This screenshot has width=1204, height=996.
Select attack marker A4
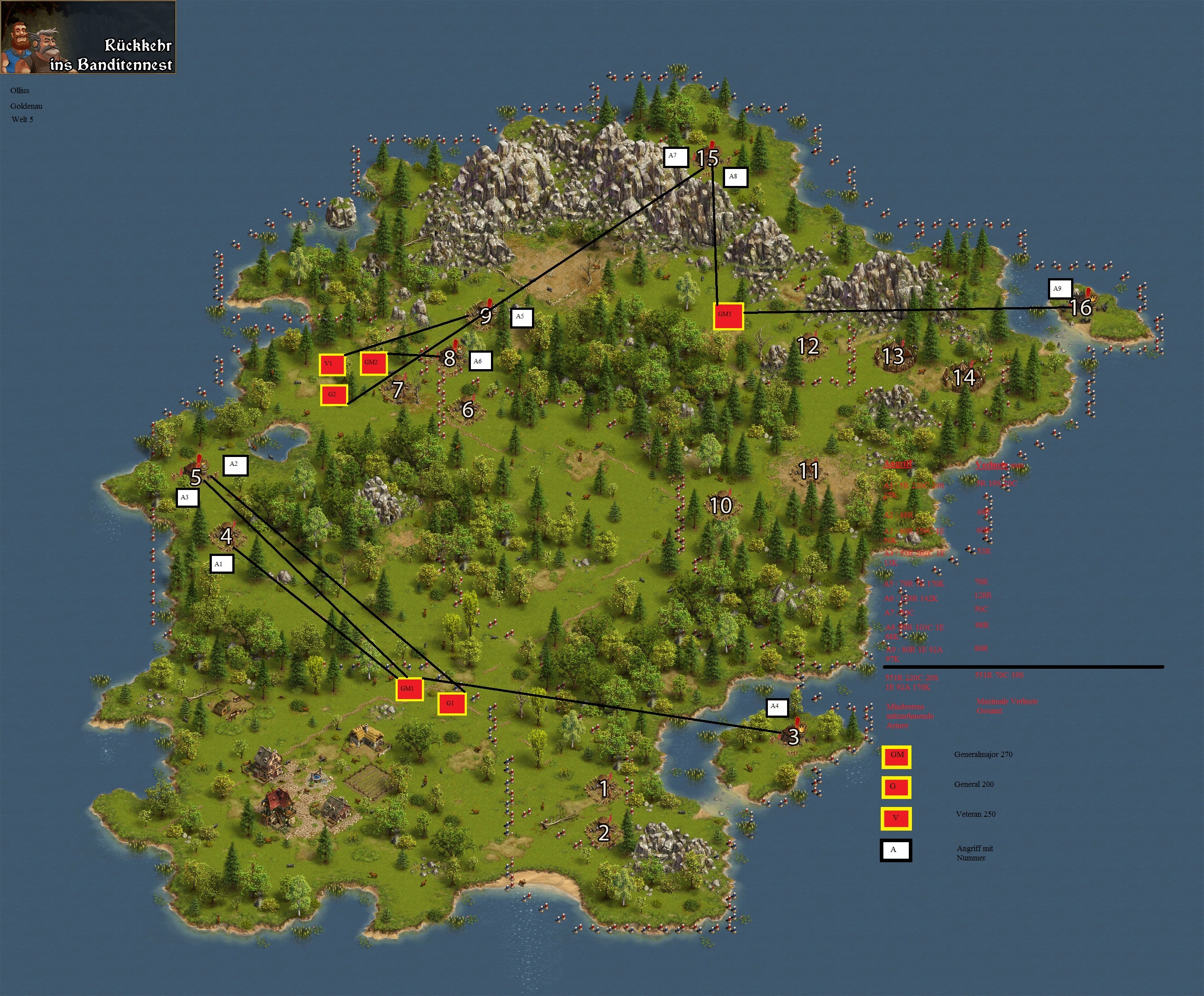(x=777, y=707)
